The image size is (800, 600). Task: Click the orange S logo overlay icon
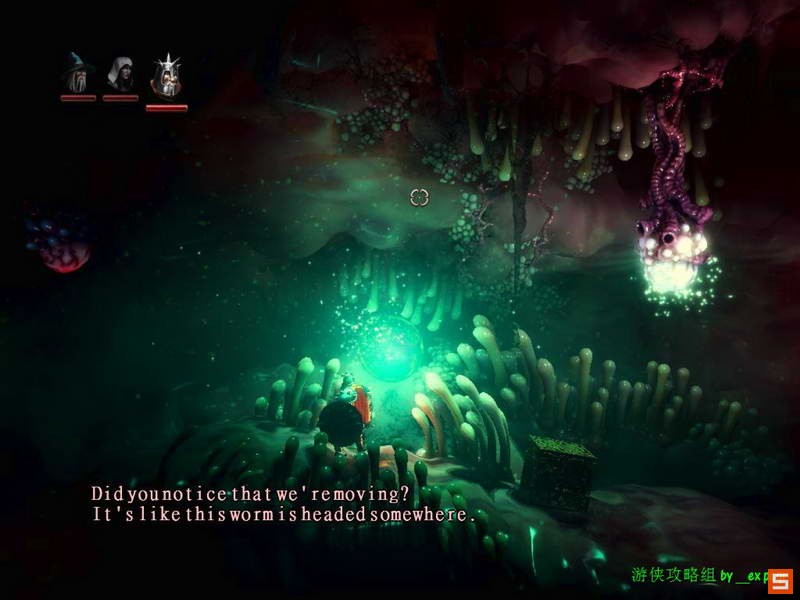(780, 579)
